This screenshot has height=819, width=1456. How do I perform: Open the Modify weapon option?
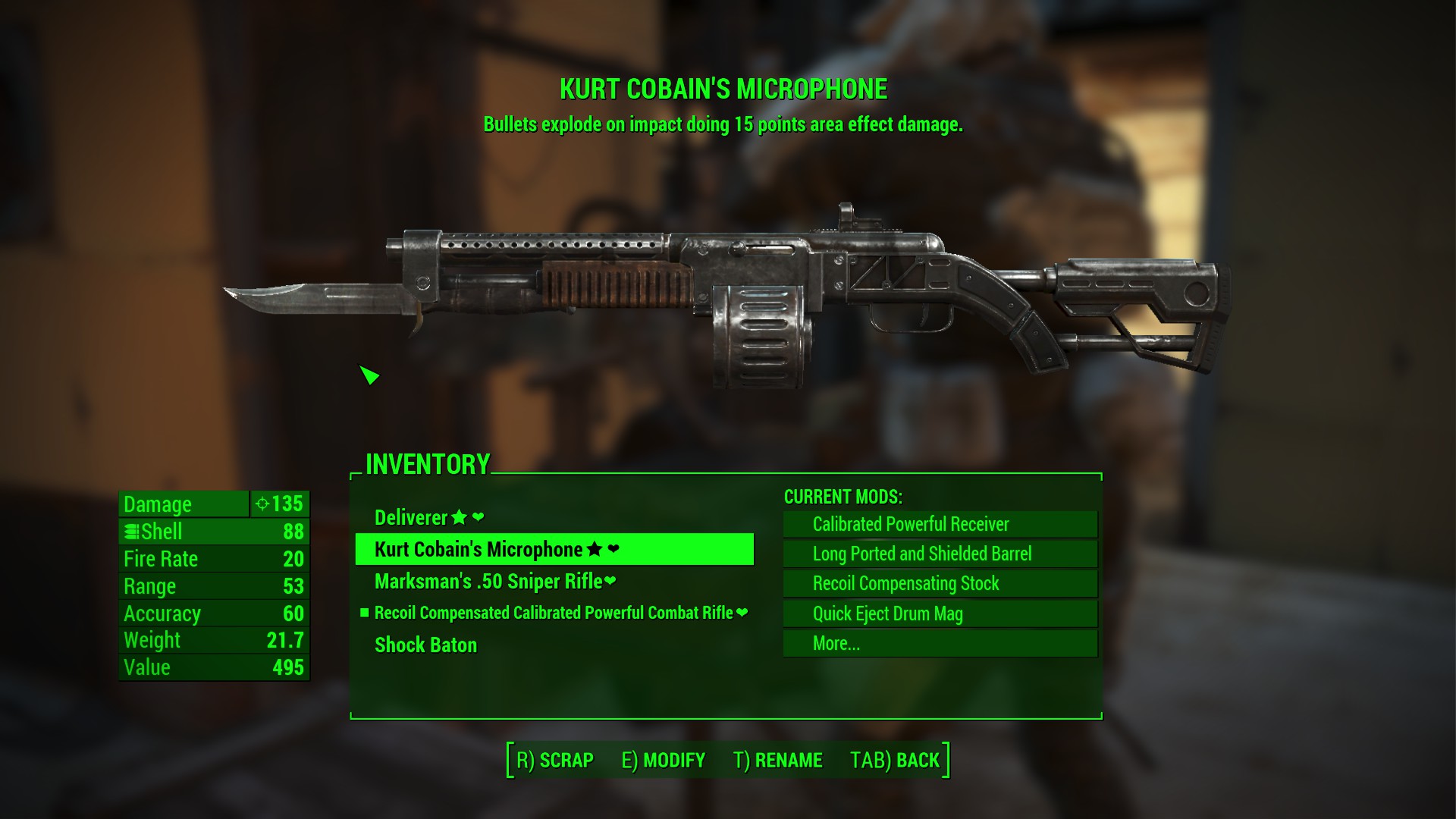click(664, 760)
